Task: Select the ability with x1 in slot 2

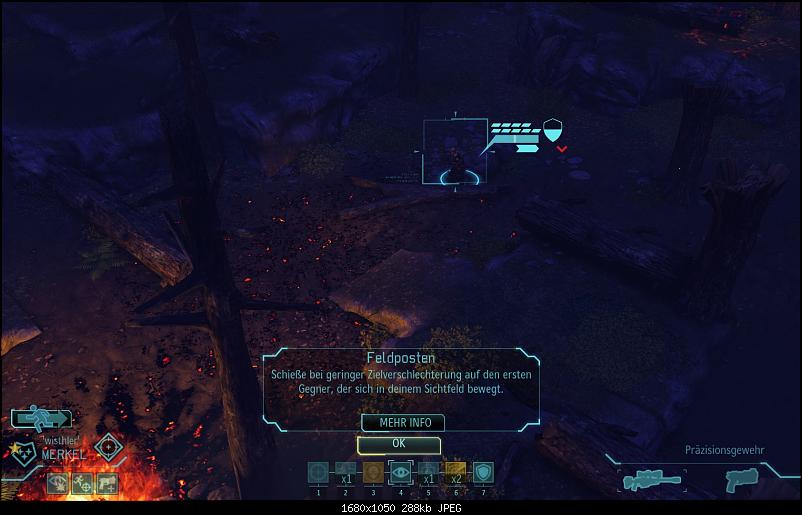Action: coord(345,473)
